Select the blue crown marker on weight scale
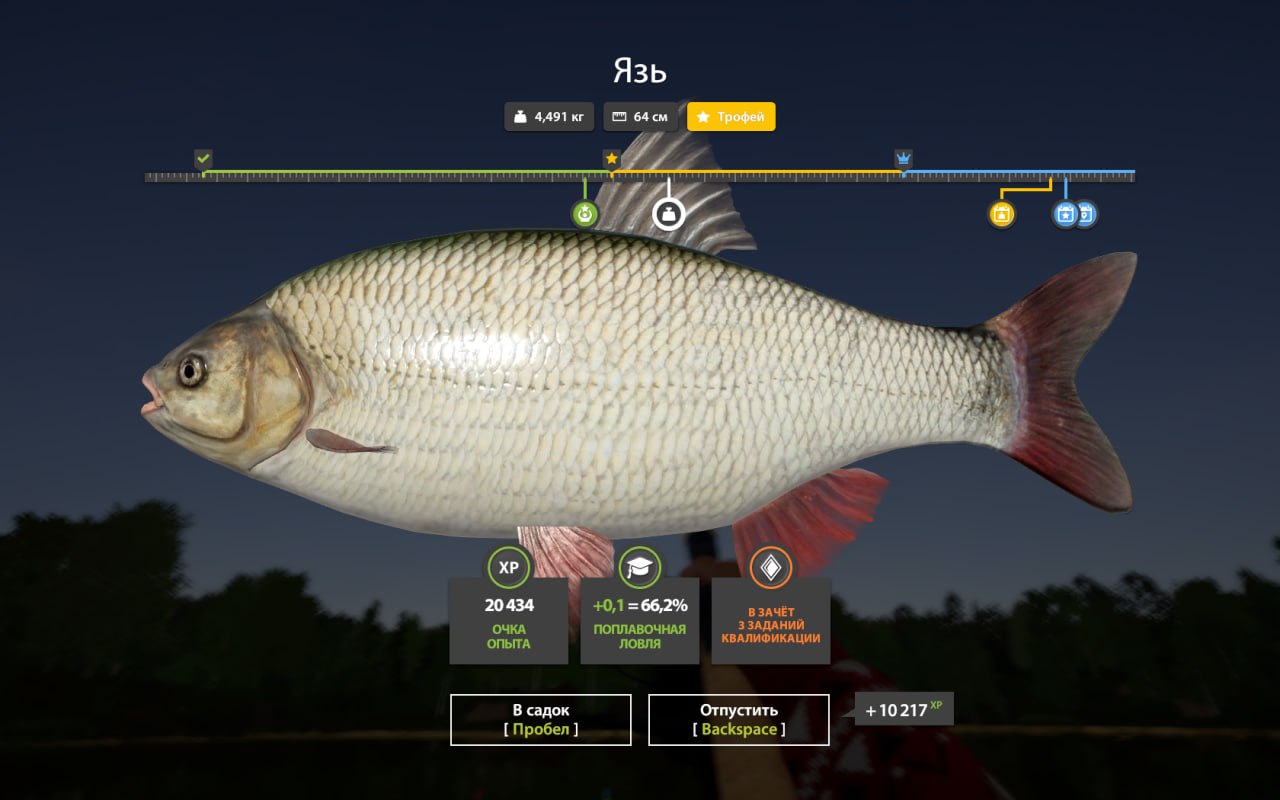Image resolution: width=1280 pixels, height=800 pixels. (x=903, y=158)
